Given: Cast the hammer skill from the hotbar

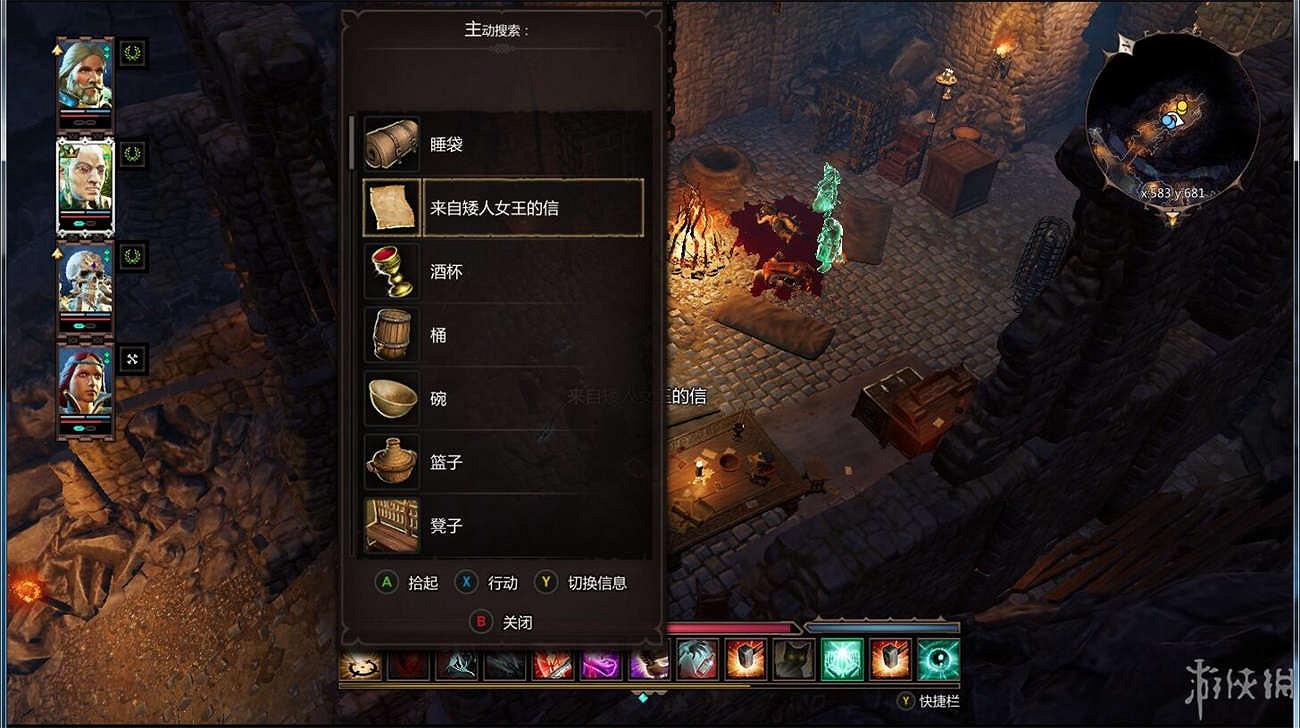Looking at the screenshot, I should (746, 659).
